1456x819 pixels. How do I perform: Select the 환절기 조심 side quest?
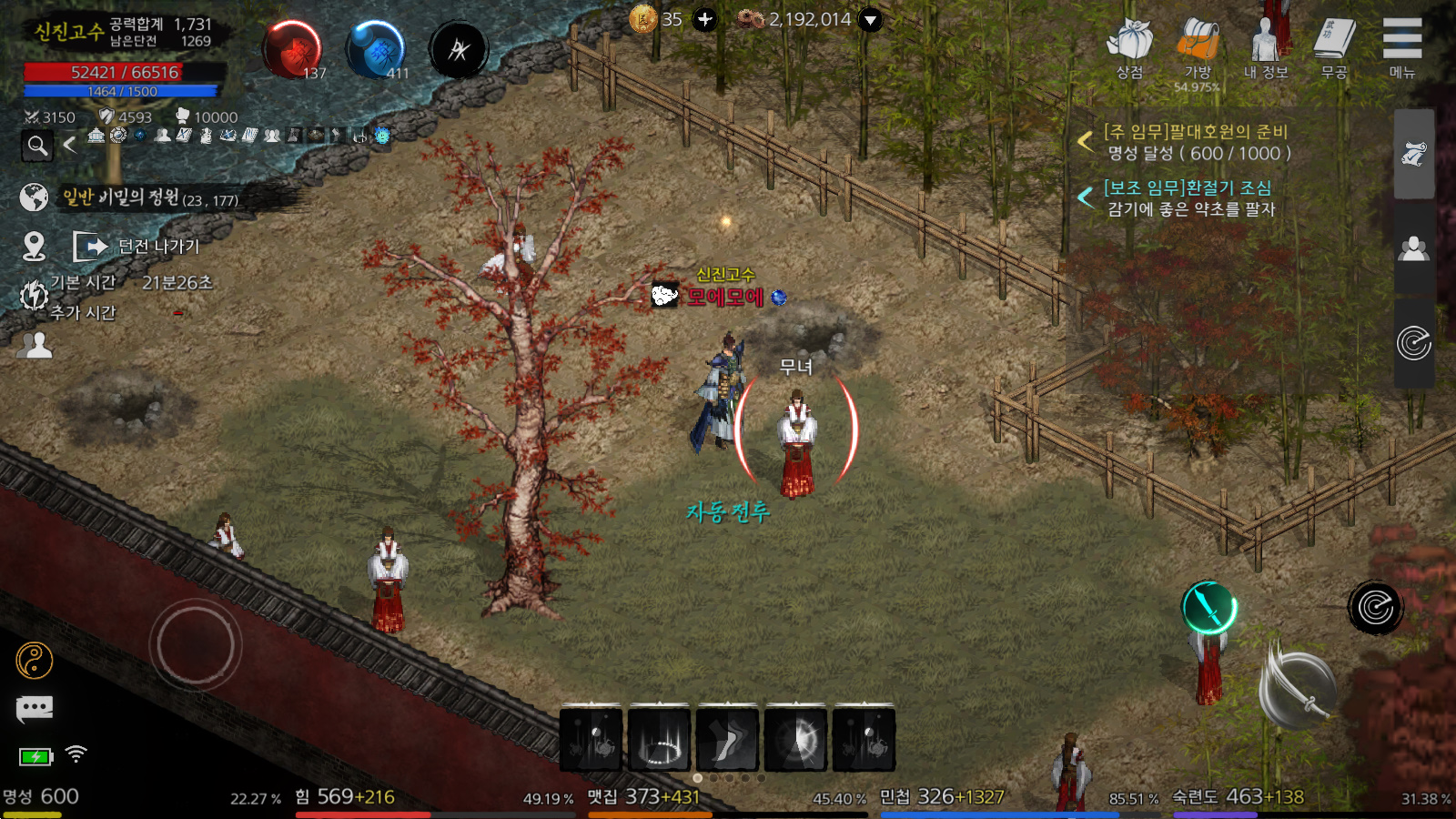[x=1189, y=197]
